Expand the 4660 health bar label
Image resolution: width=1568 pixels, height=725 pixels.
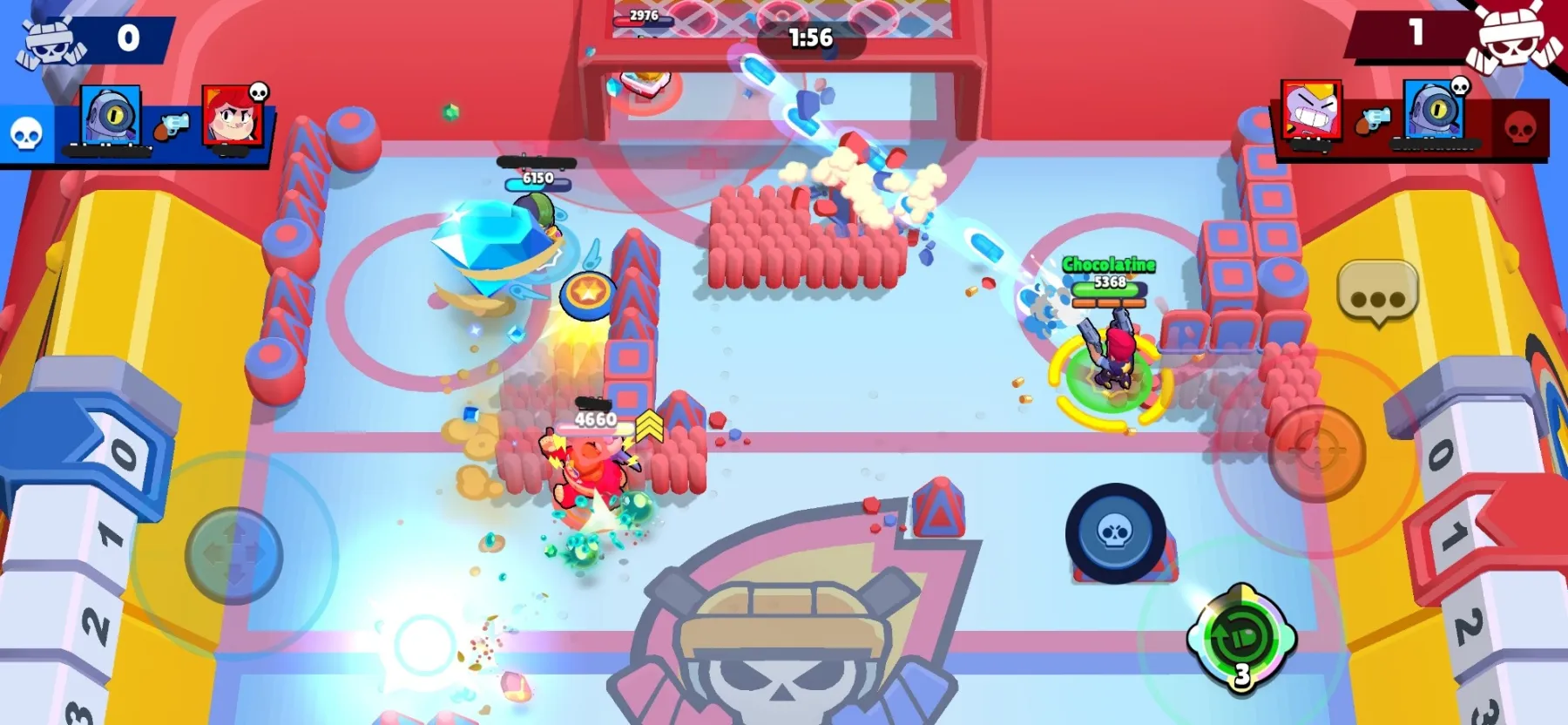[595, 418]
